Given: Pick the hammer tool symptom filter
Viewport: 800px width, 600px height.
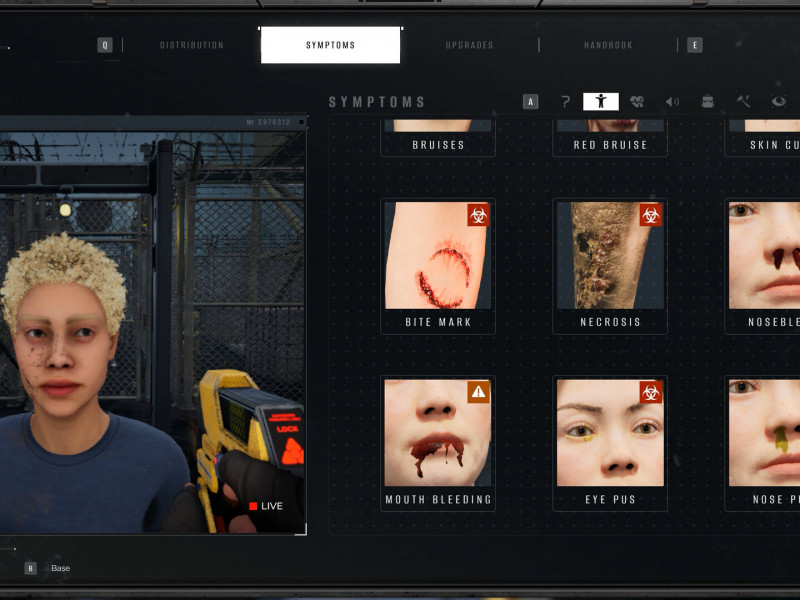Looking at the screenshot, I should [x=743, y=101].
